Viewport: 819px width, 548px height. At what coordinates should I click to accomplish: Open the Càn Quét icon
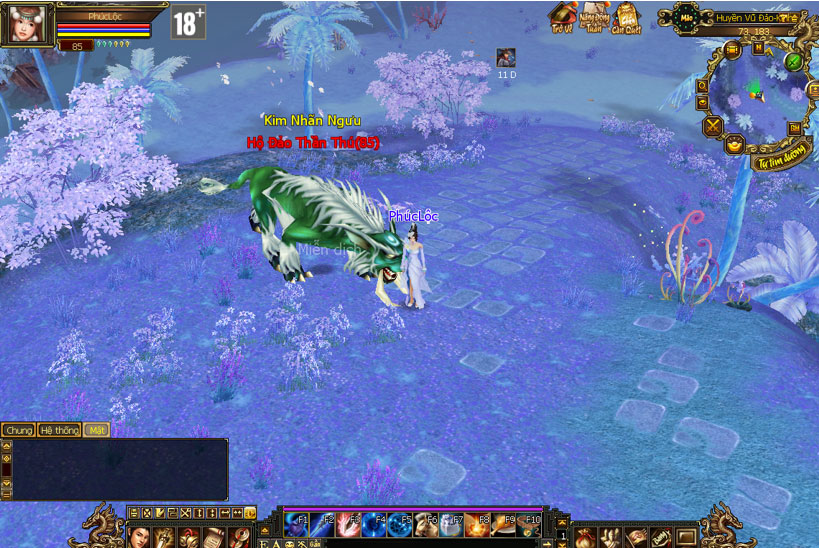[627, 17]
